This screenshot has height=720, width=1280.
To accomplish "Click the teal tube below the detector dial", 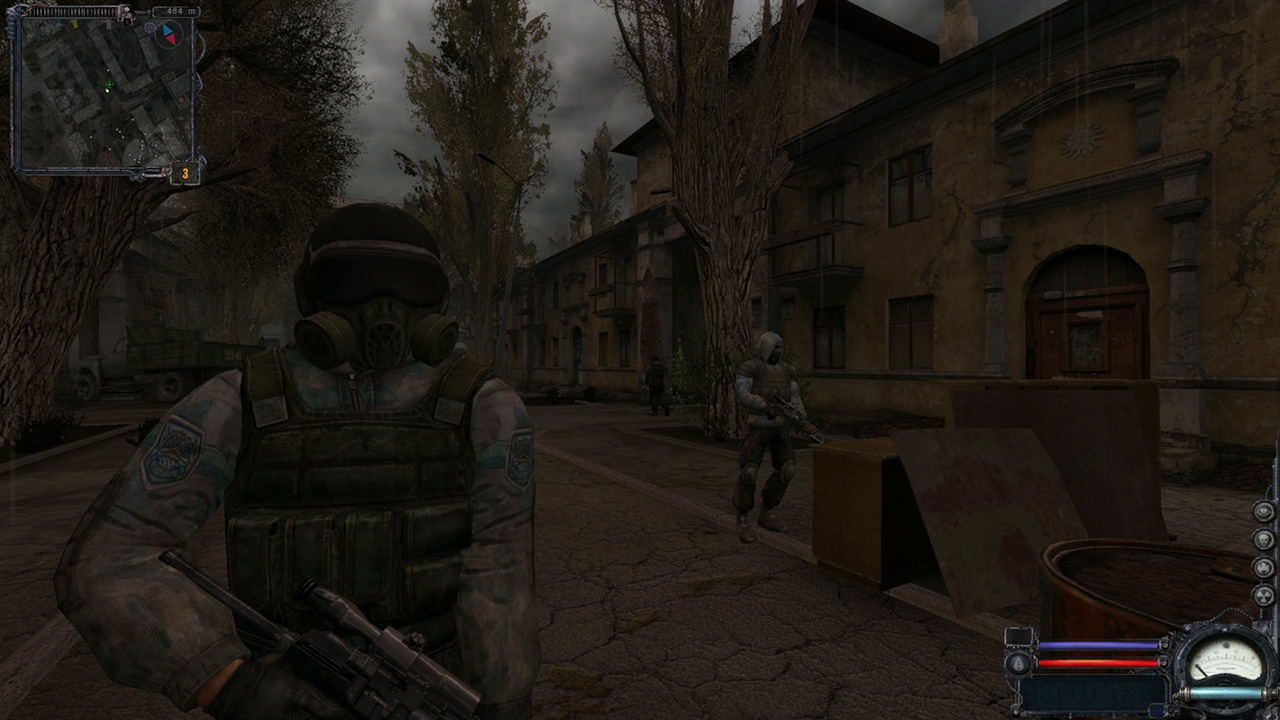I will [1227, 693].
